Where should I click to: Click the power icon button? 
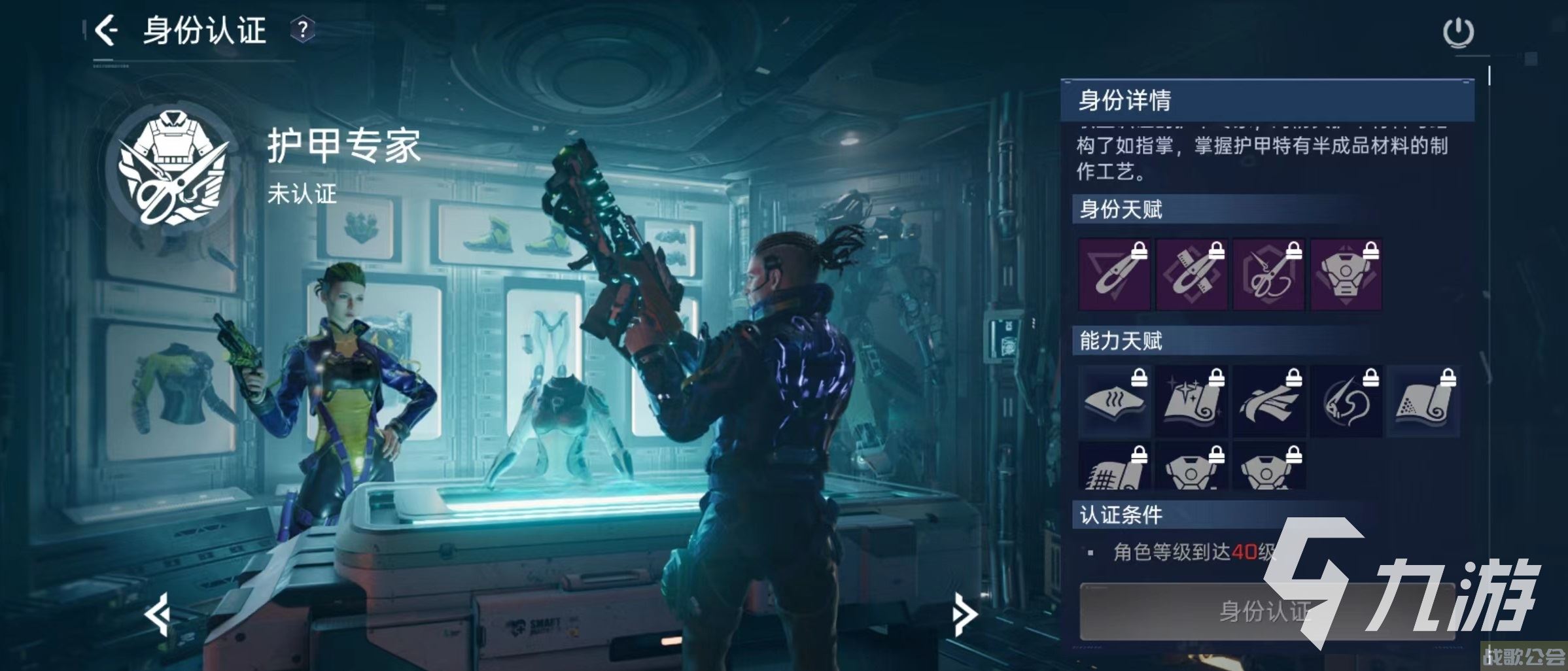click(1458, 33)
